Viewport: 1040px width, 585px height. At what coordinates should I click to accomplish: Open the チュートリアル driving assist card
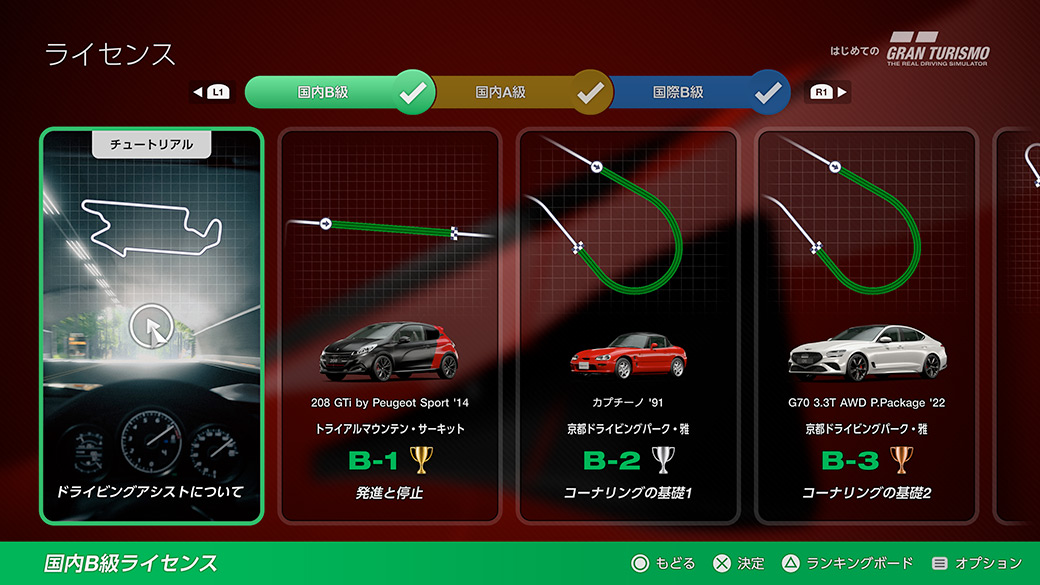tap(152, 326)
